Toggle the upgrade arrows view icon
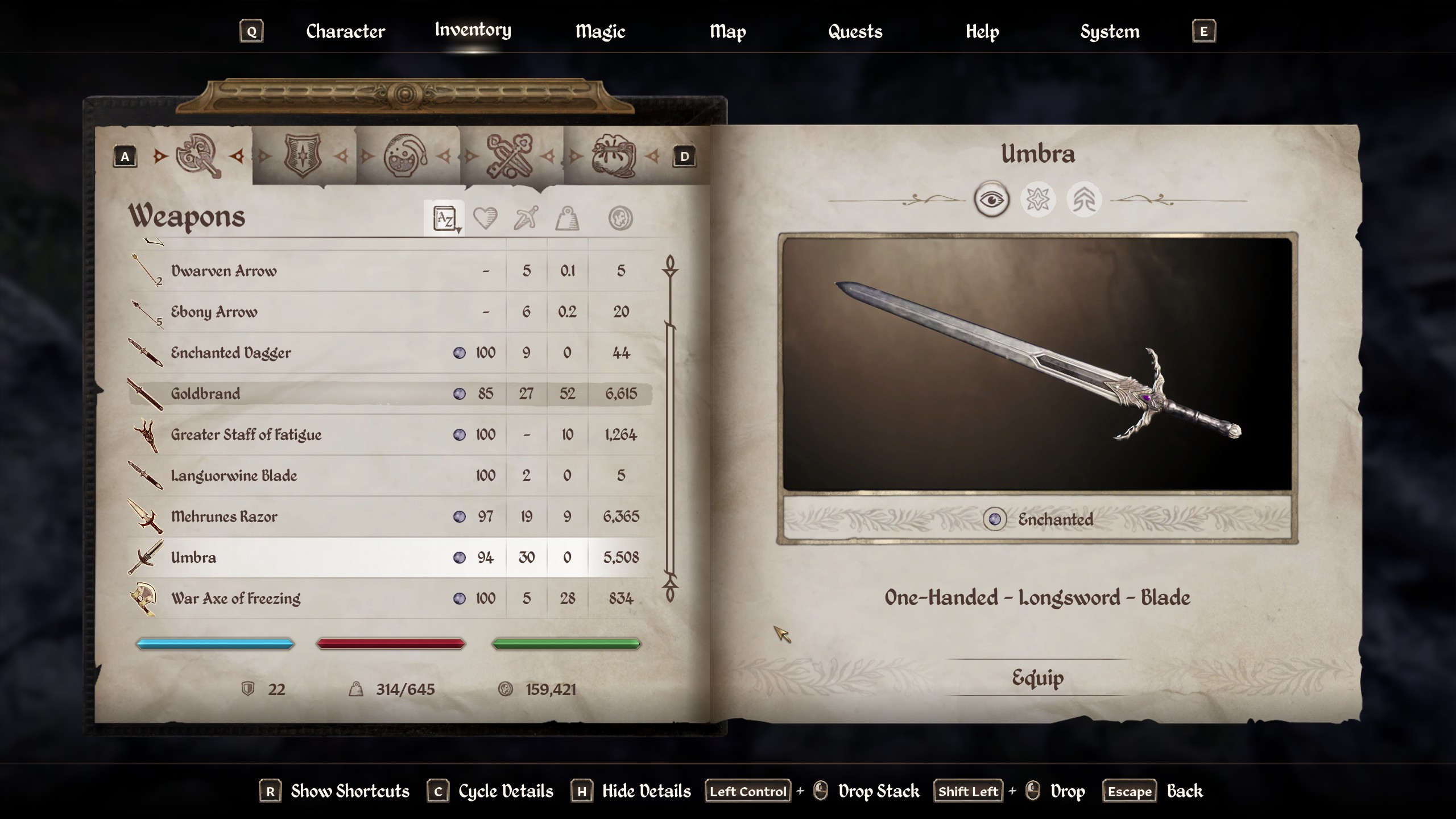 coord(1084,200)
